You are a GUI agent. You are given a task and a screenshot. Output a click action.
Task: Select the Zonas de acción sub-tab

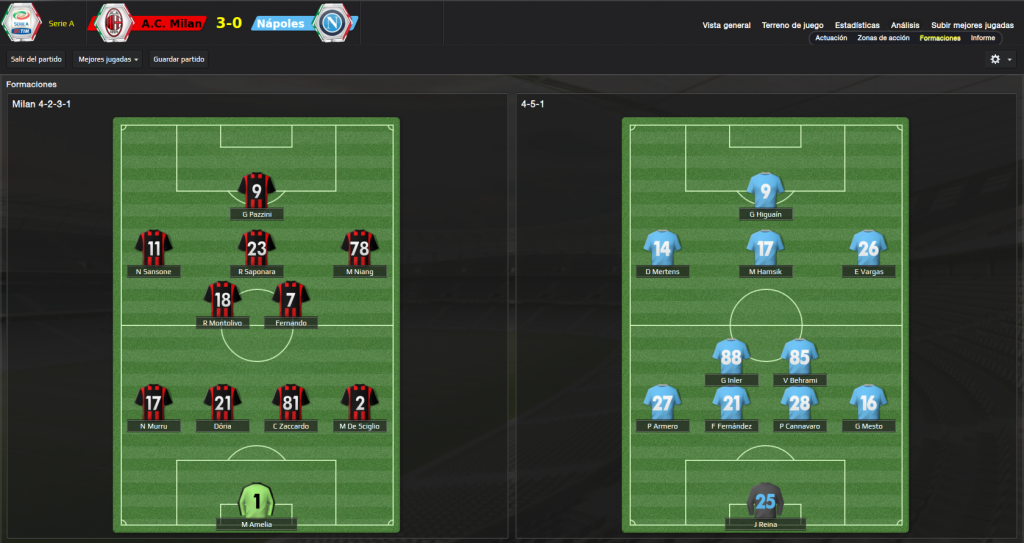tap(883, 38)
